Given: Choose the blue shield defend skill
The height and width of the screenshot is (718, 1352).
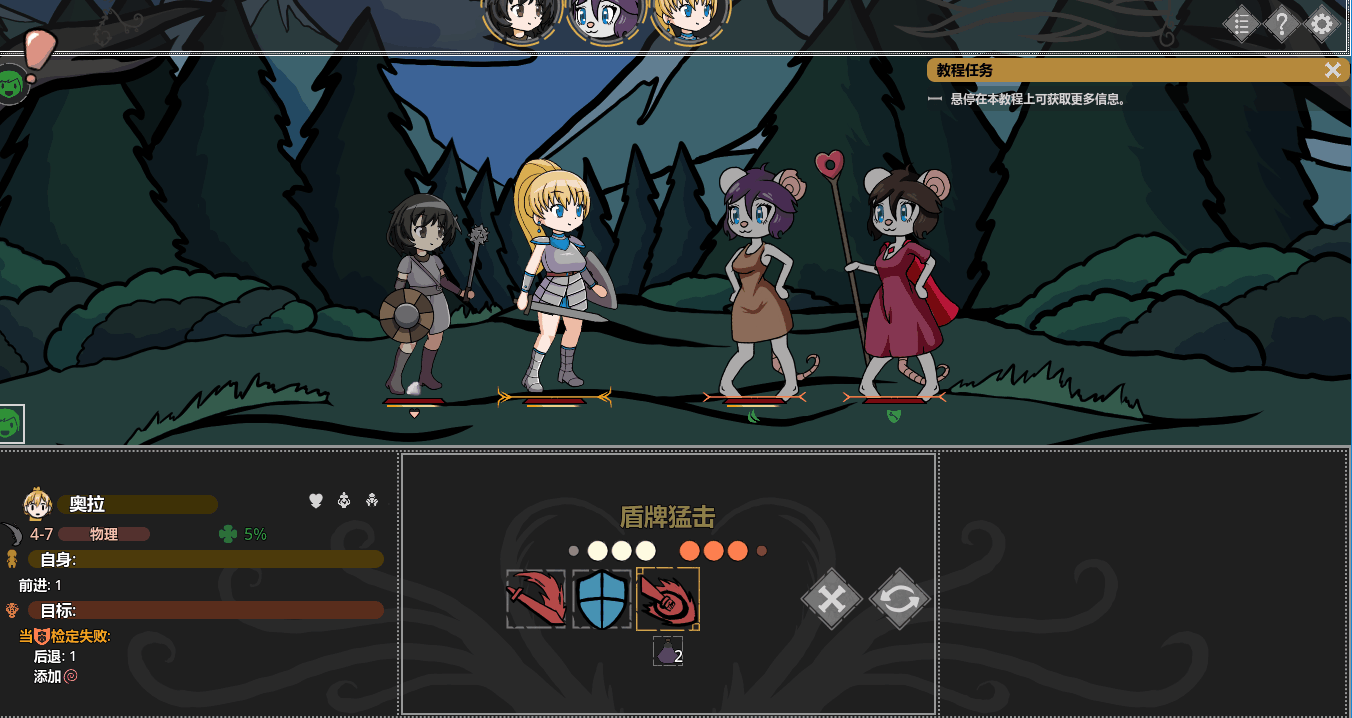Looking at the screenshot, I should tap(602, 599).
